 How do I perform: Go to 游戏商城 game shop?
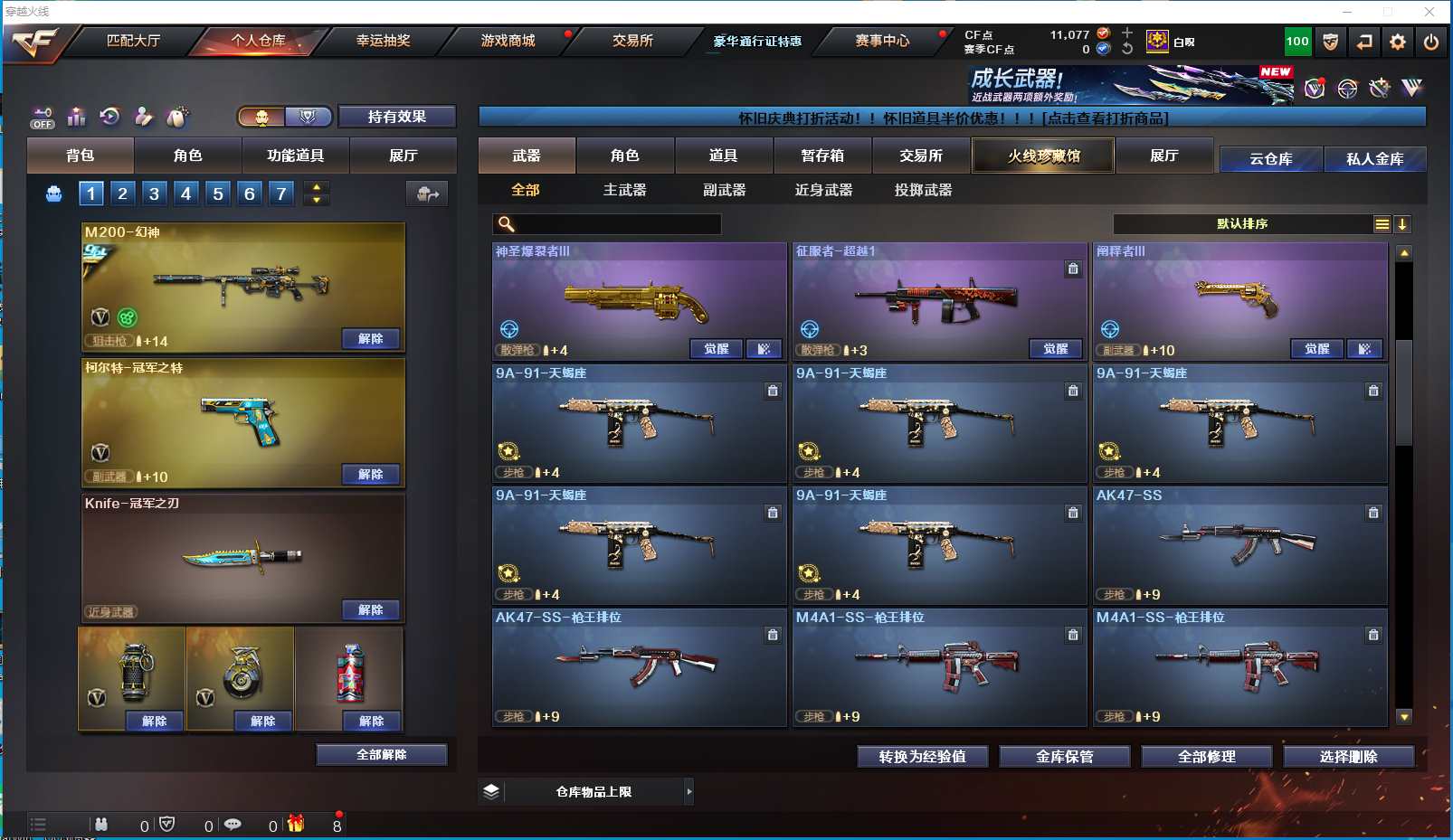click(x=508, y=41)
